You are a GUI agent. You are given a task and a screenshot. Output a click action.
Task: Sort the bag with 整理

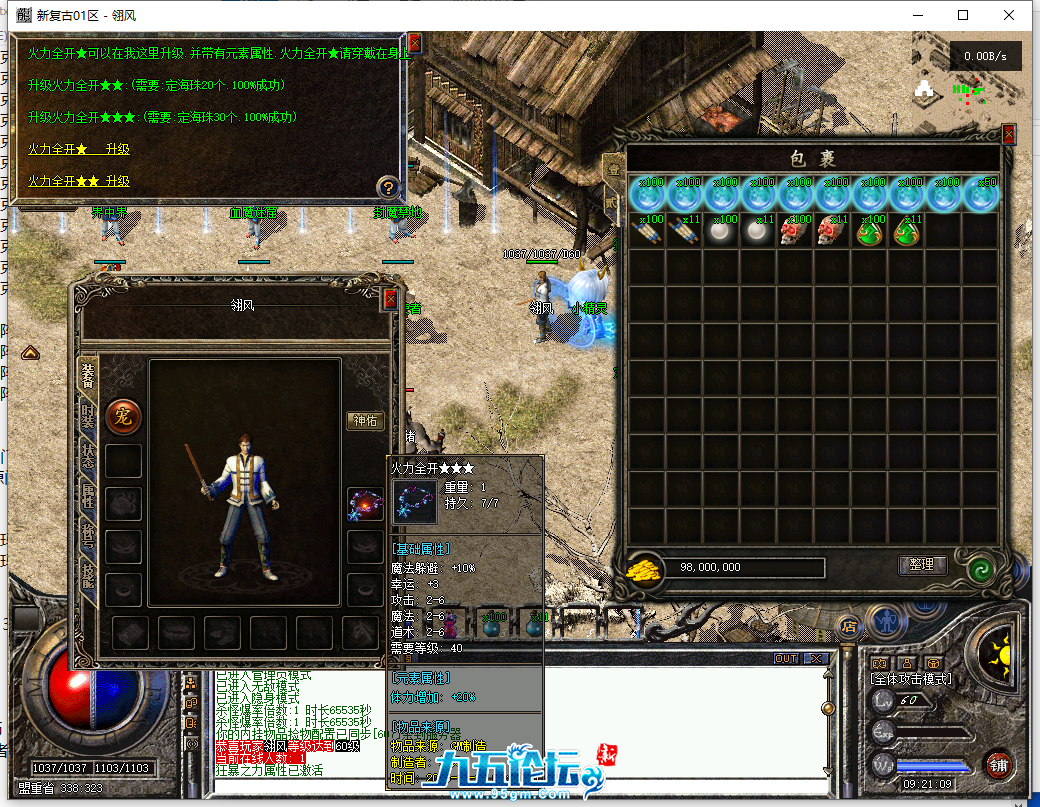pos(921,565)
